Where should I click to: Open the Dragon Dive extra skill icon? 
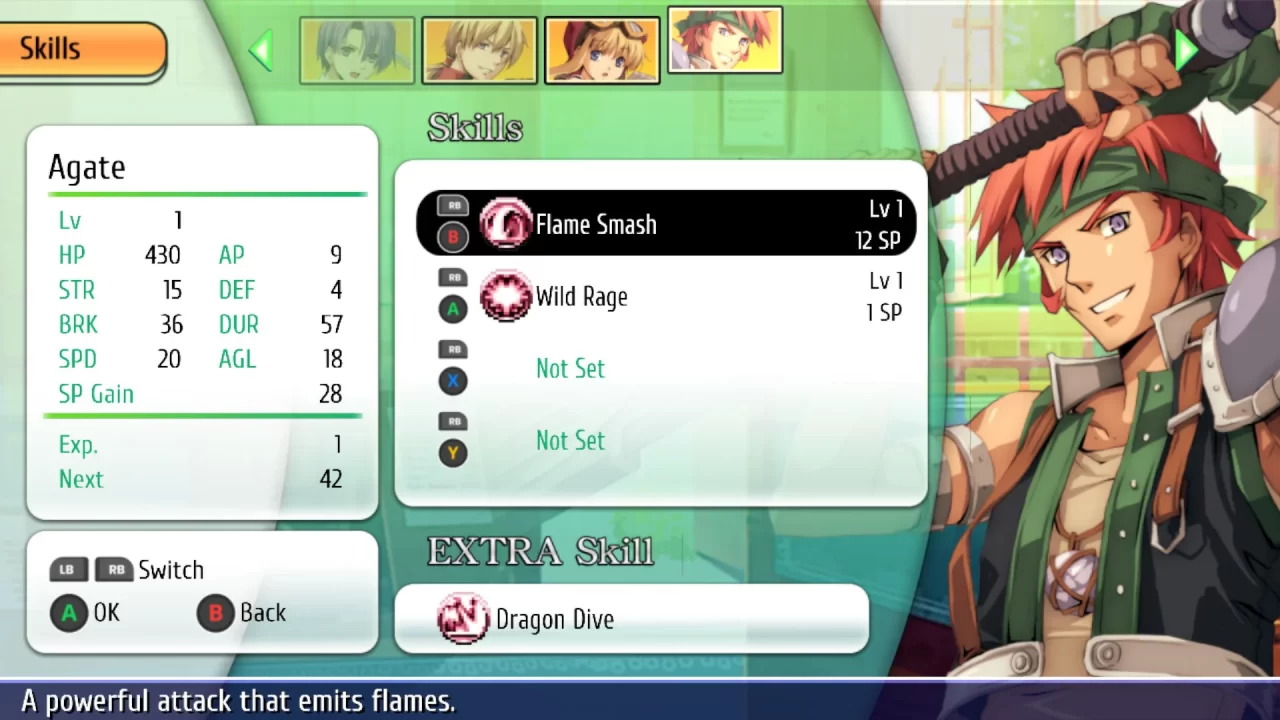tap(463, 619)
